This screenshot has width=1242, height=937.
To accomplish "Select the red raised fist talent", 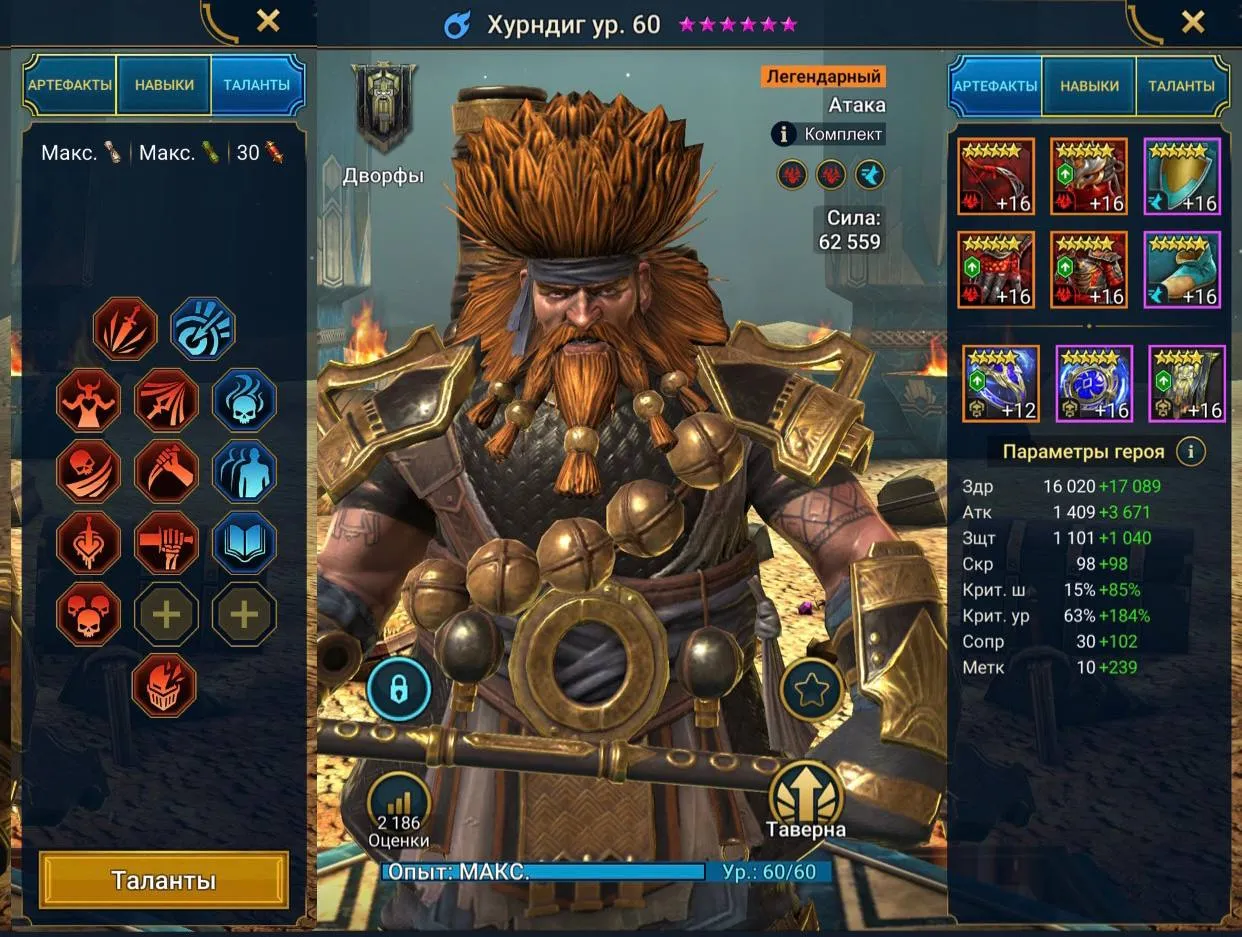I will click(166, 543).
